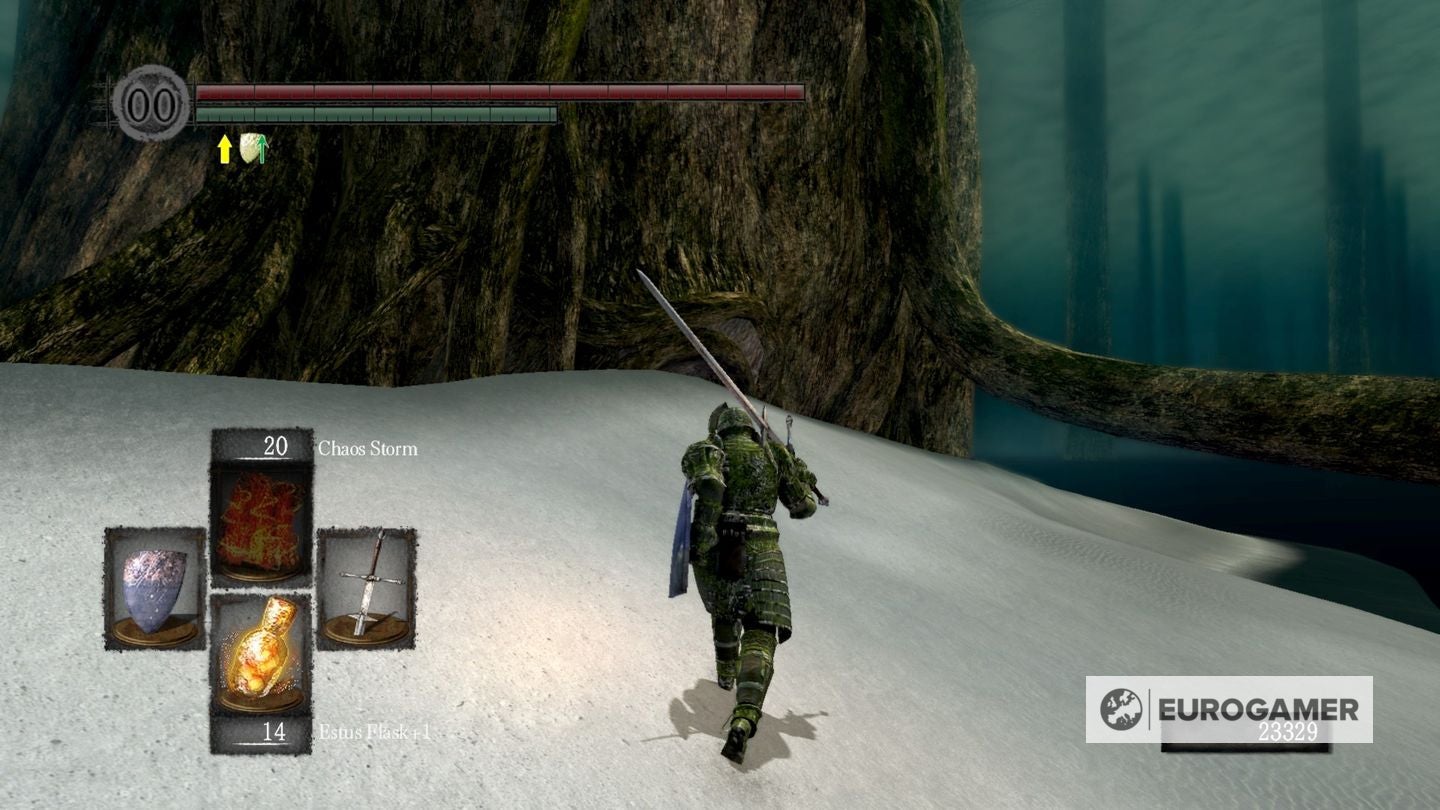Click the humanity counter showing 00

[x=150, y=103]
